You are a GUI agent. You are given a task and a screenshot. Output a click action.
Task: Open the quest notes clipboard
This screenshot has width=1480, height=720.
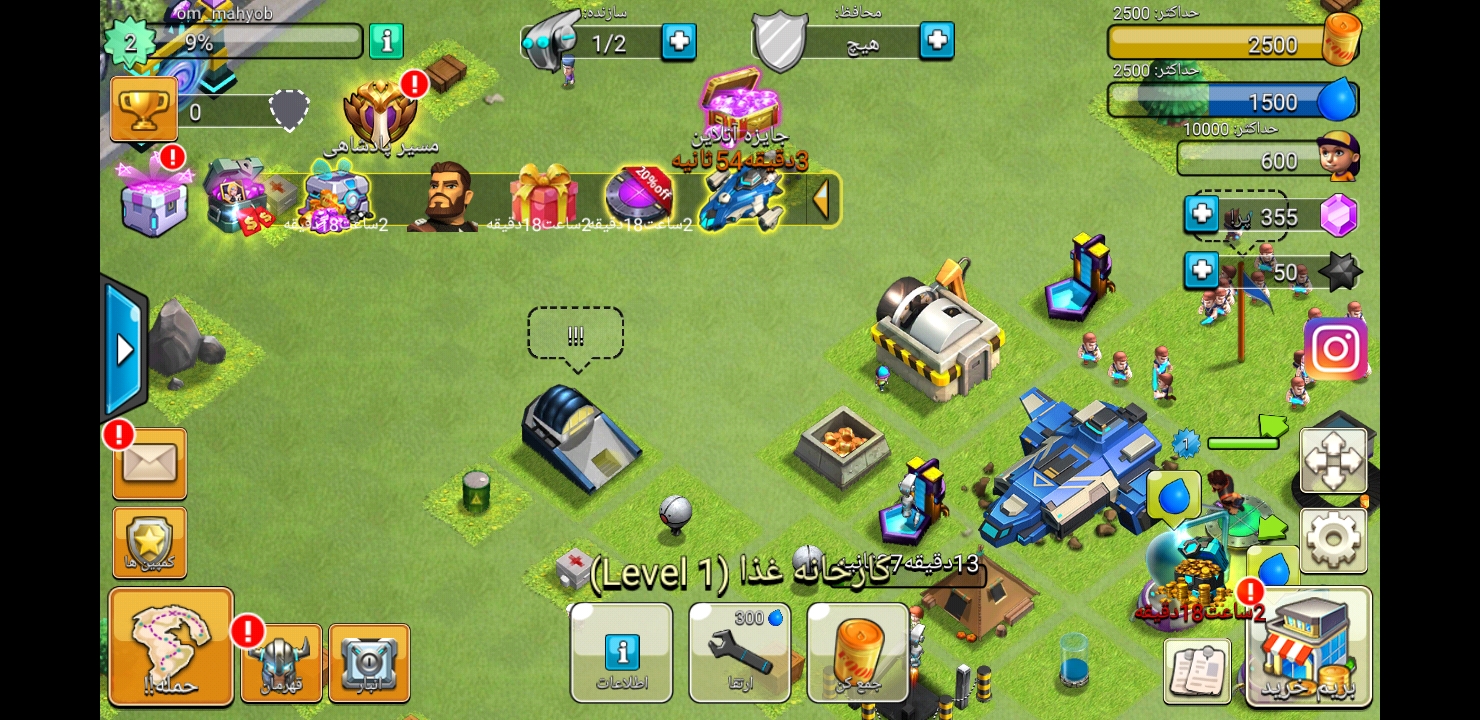[1197, 669]
